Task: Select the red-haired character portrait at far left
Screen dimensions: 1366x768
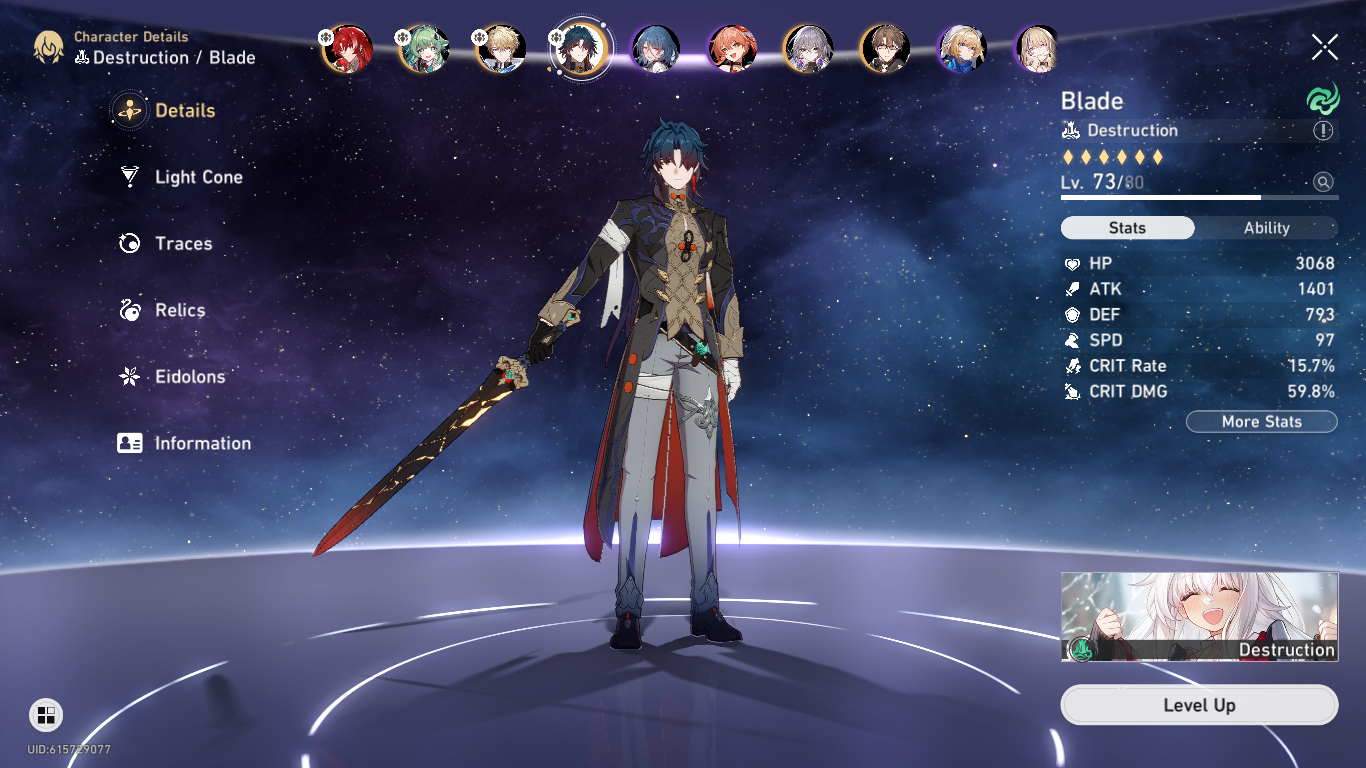Action: pyautogui.click(x=347, y=49)
